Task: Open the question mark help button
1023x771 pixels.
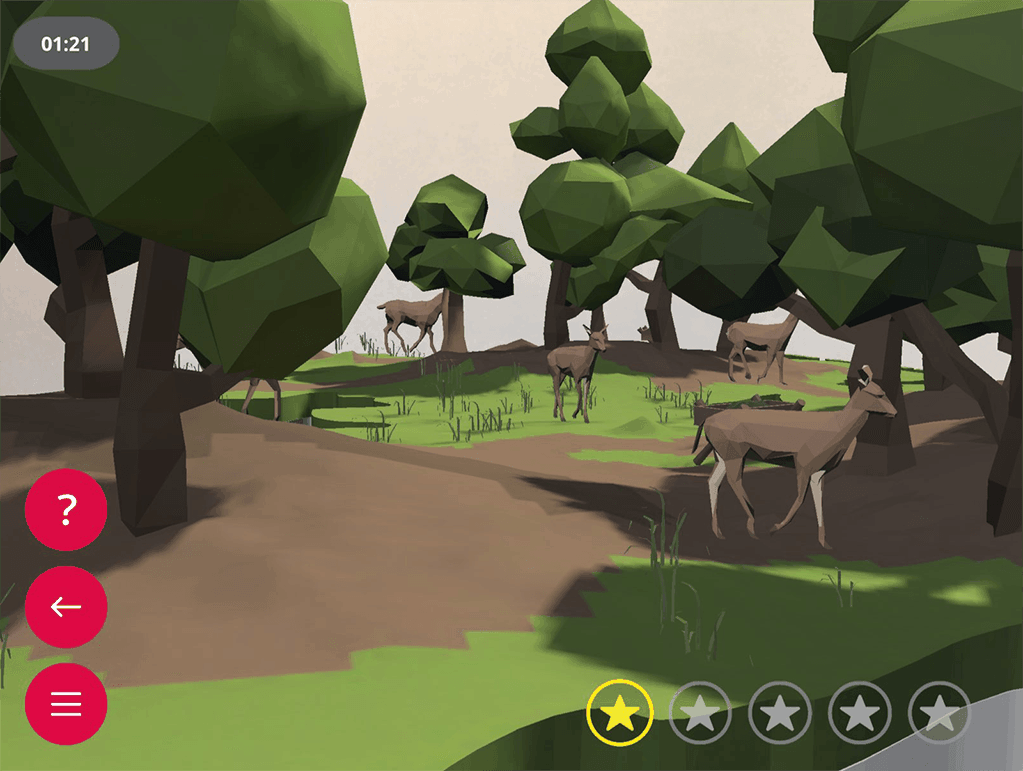Action: 66,510
